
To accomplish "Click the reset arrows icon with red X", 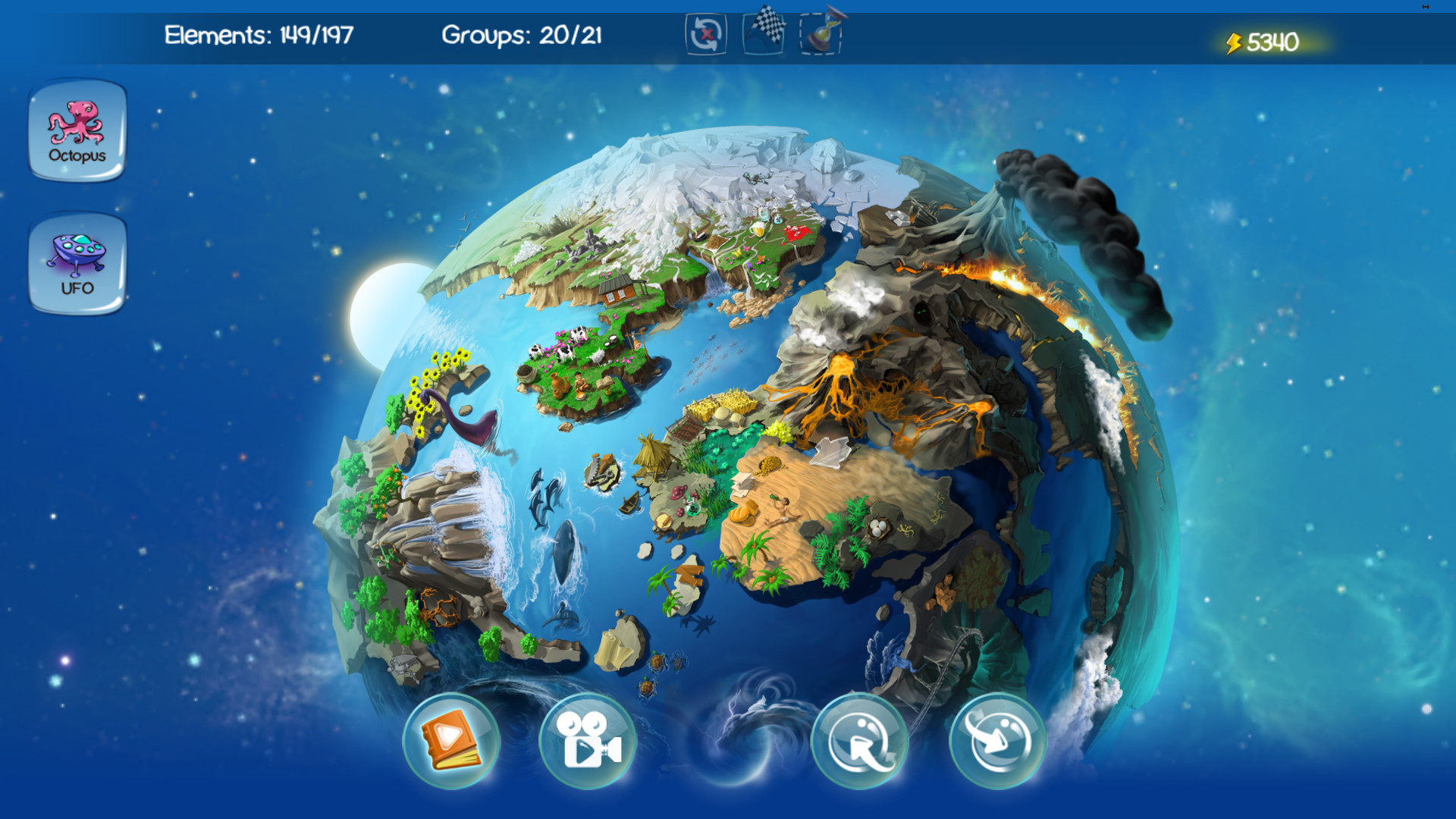I will (705, 34).
